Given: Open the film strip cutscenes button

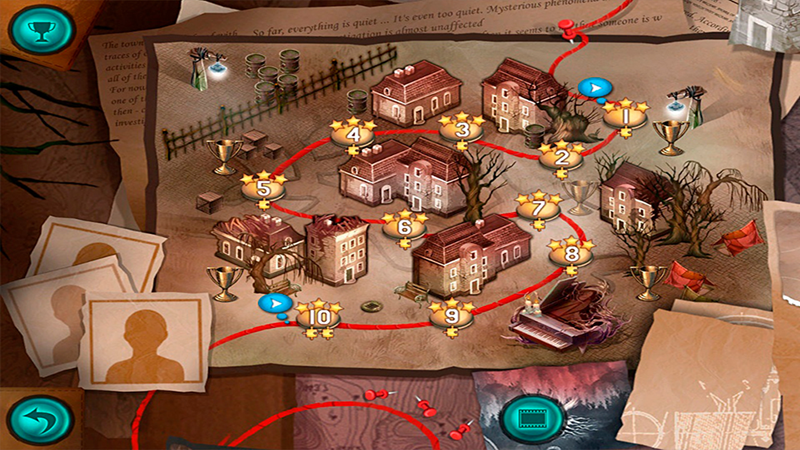Looking at the screenshot, I should (x=526, y=417).
